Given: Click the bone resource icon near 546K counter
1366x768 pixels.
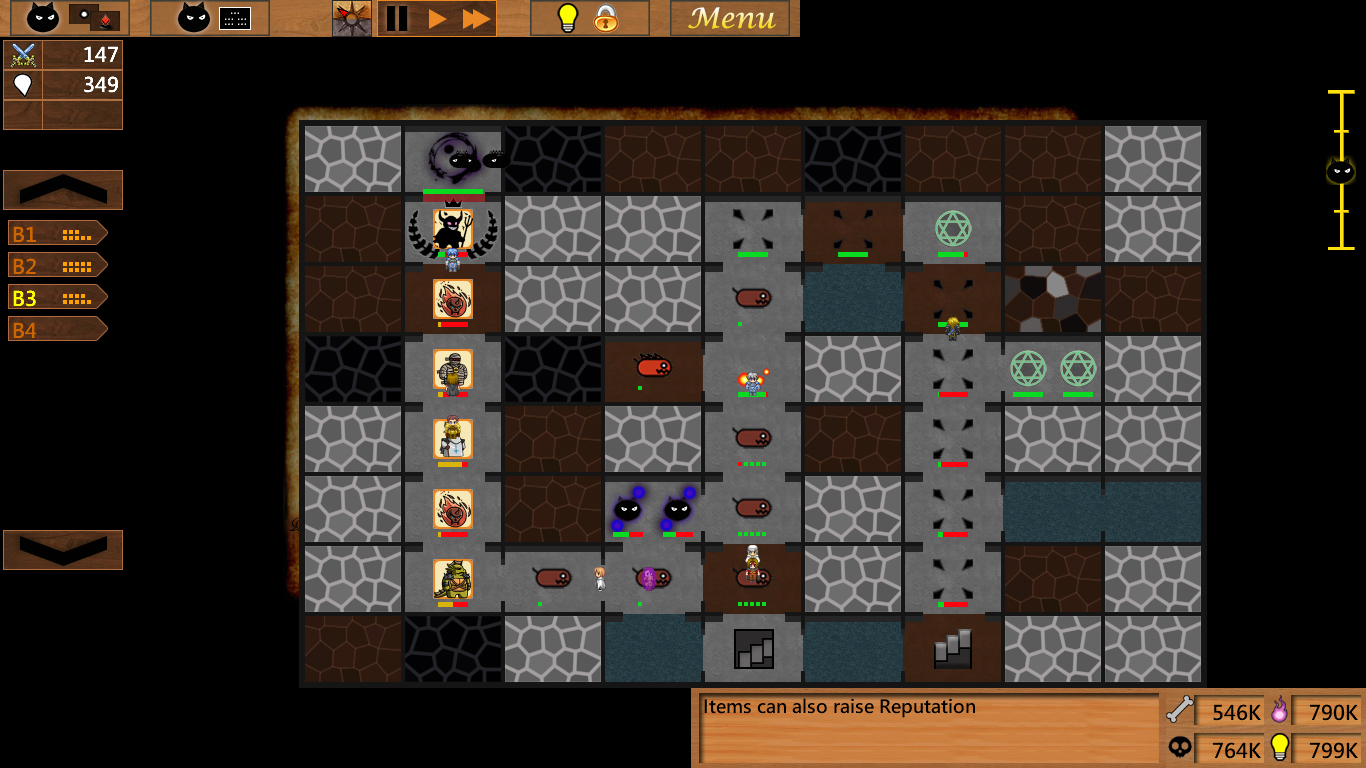Looking at the screenshot, I should [1180, 712].
